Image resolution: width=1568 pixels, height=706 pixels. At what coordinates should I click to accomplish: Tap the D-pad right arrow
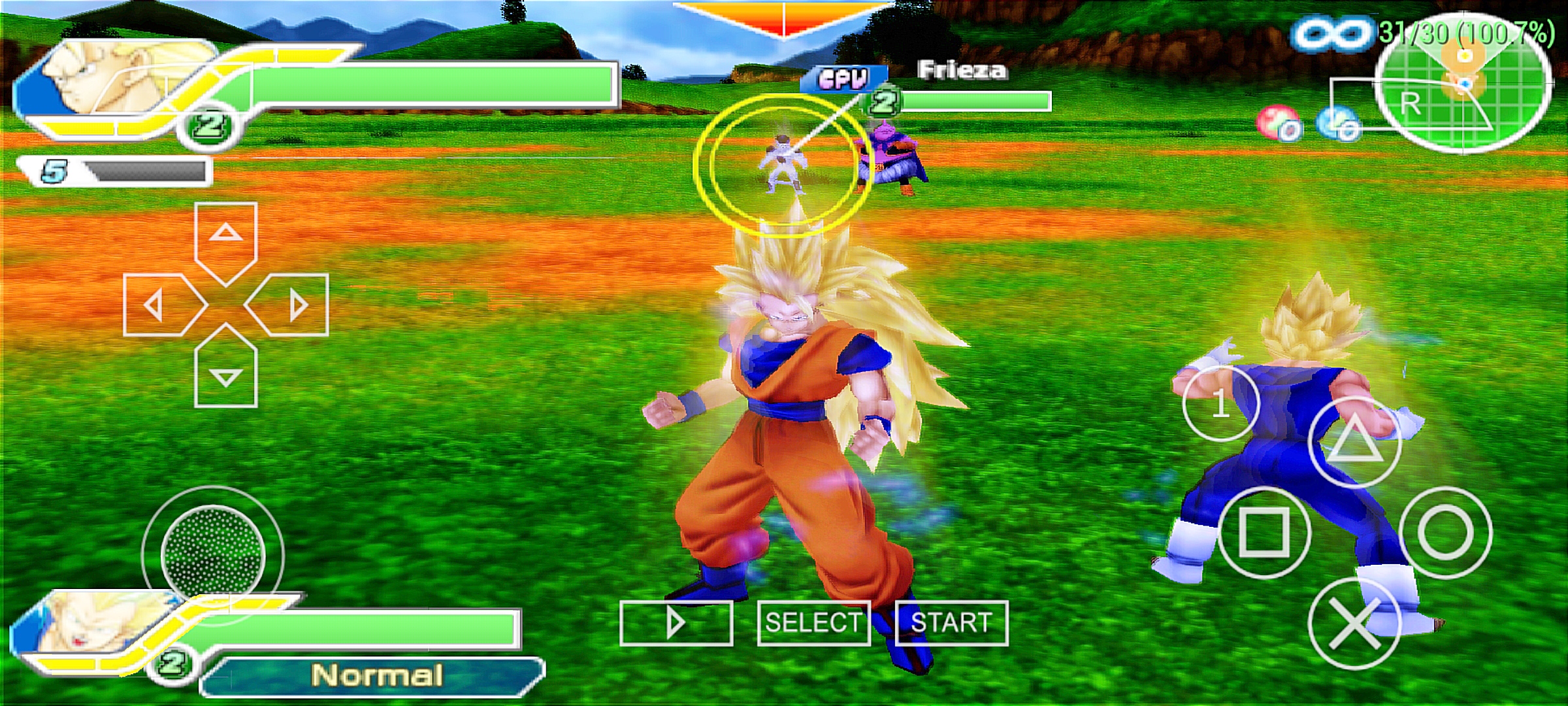[x=291, y=305]
